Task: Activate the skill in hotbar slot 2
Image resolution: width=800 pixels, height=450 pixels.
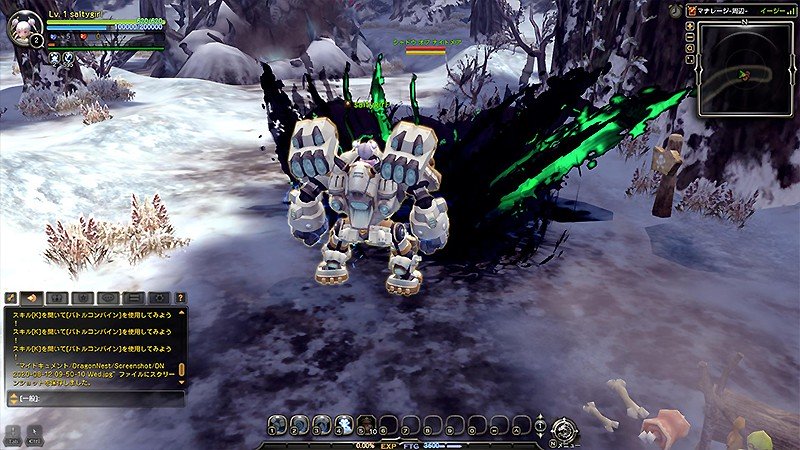Action: click(301, 426)
